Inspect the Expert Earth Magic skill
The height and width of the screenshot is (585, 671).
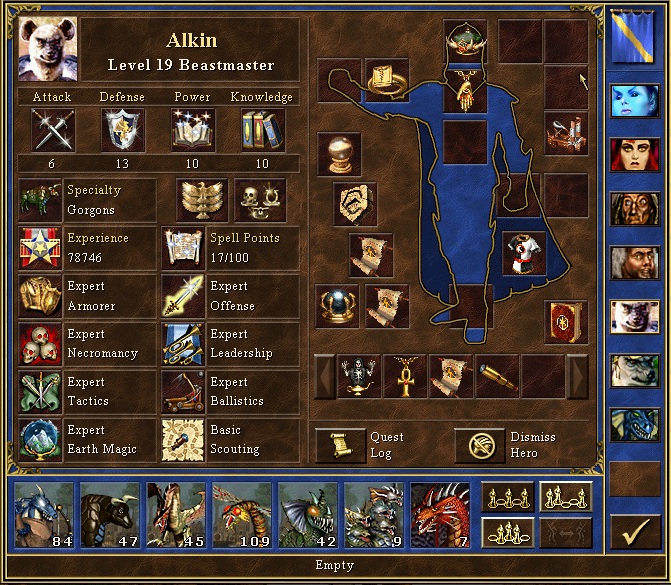(40, 440)
